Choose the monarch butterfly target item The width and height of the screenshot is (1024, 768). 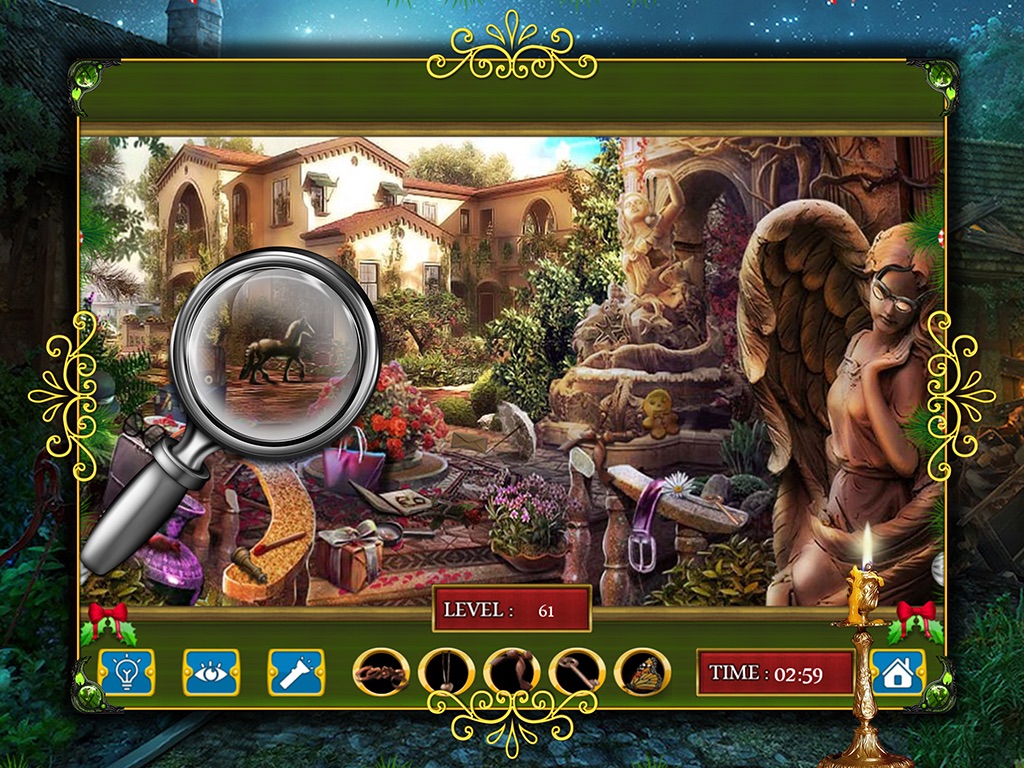[x=641, y=672]
